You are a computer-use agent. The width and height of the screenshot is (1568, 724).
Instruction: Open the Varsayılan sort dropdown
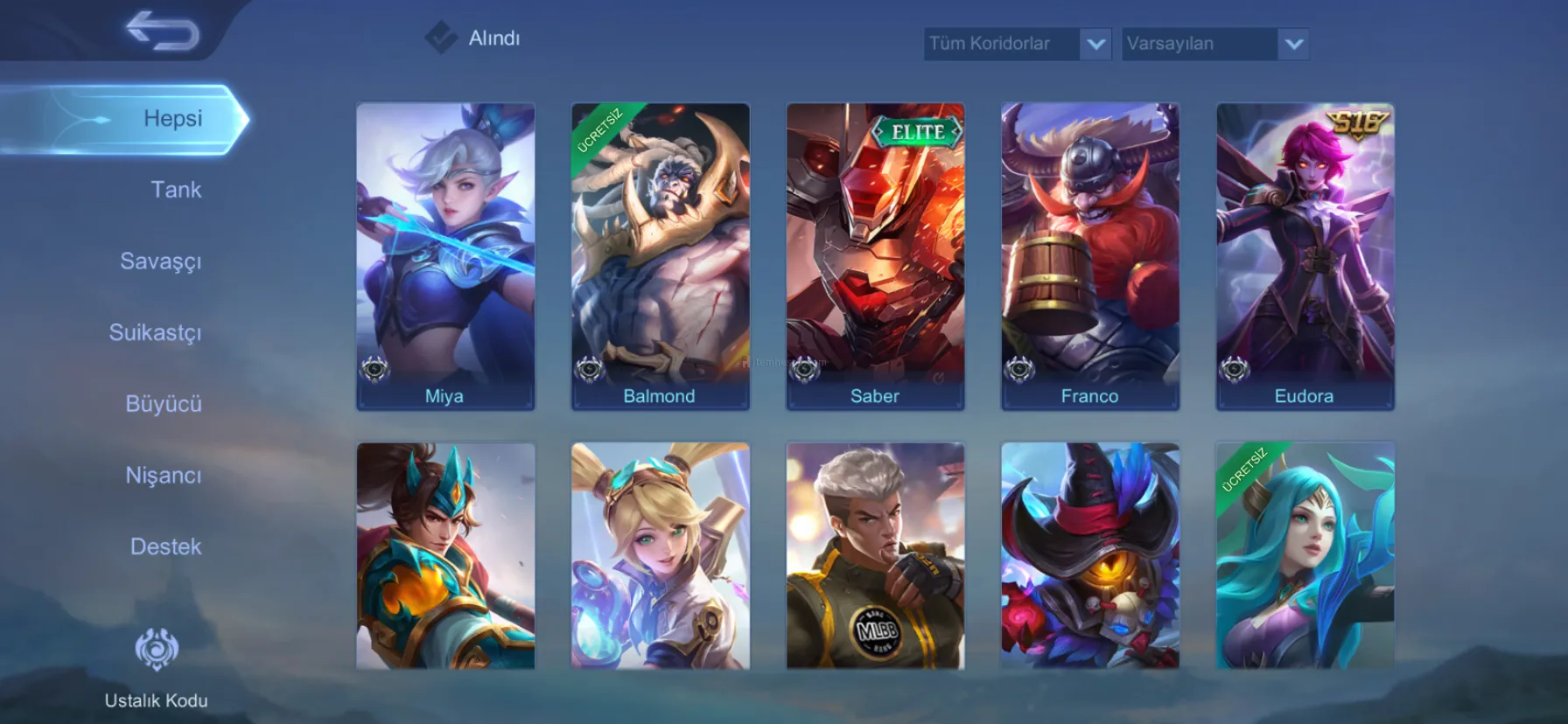(x=1214, y=44)
